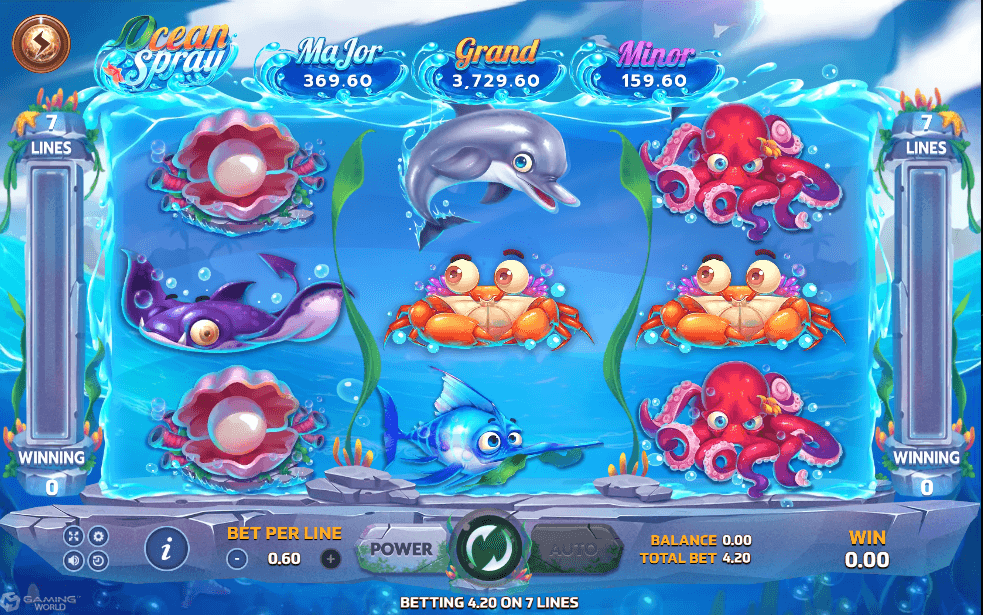The height and width of the screenshot is (615, 983).
Task: Click the bronze lightning menu button
Action: point(41,43)
